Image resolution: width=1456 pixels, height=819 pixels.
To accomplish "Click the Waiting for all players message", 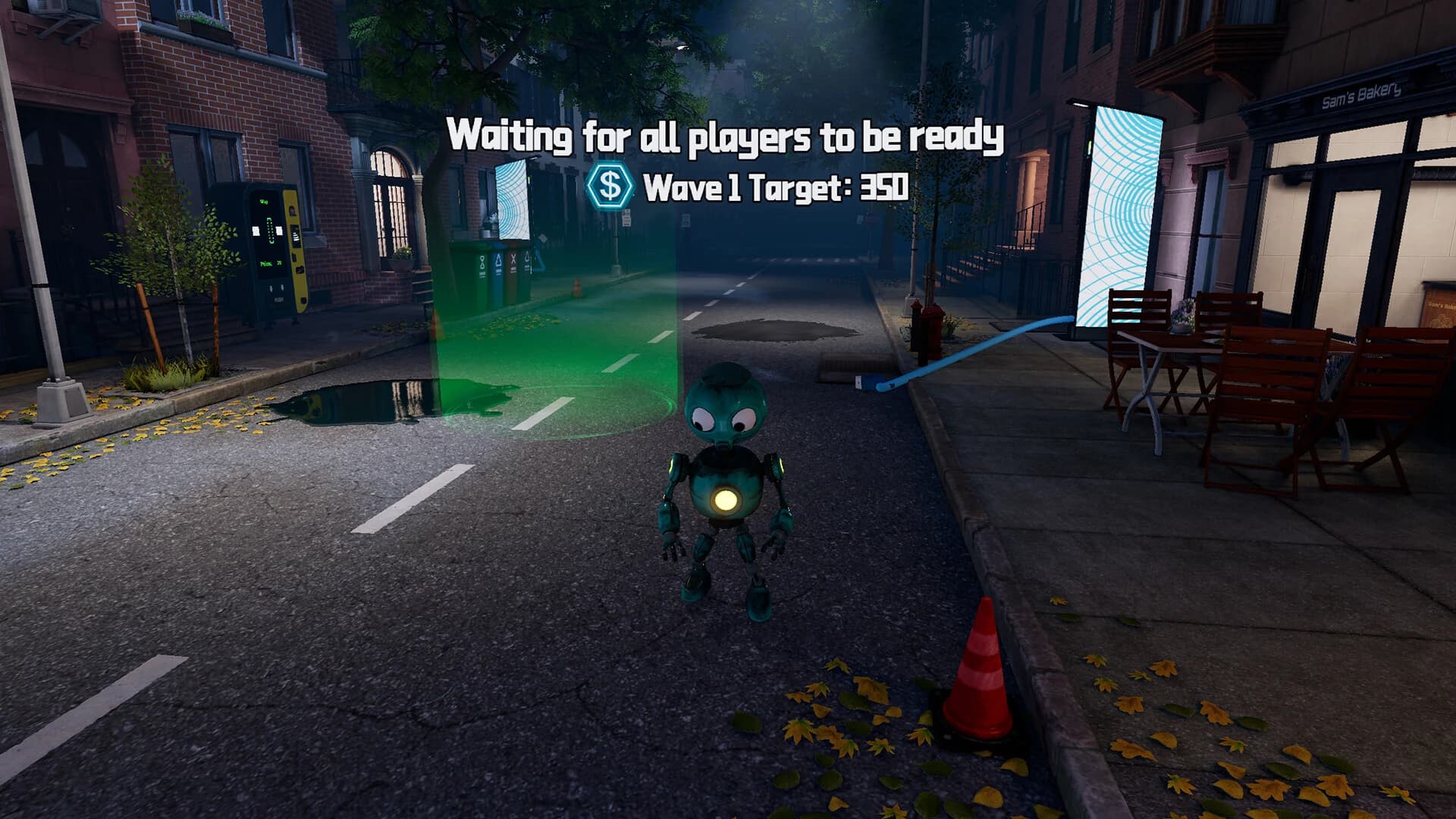I will (726, 136).
